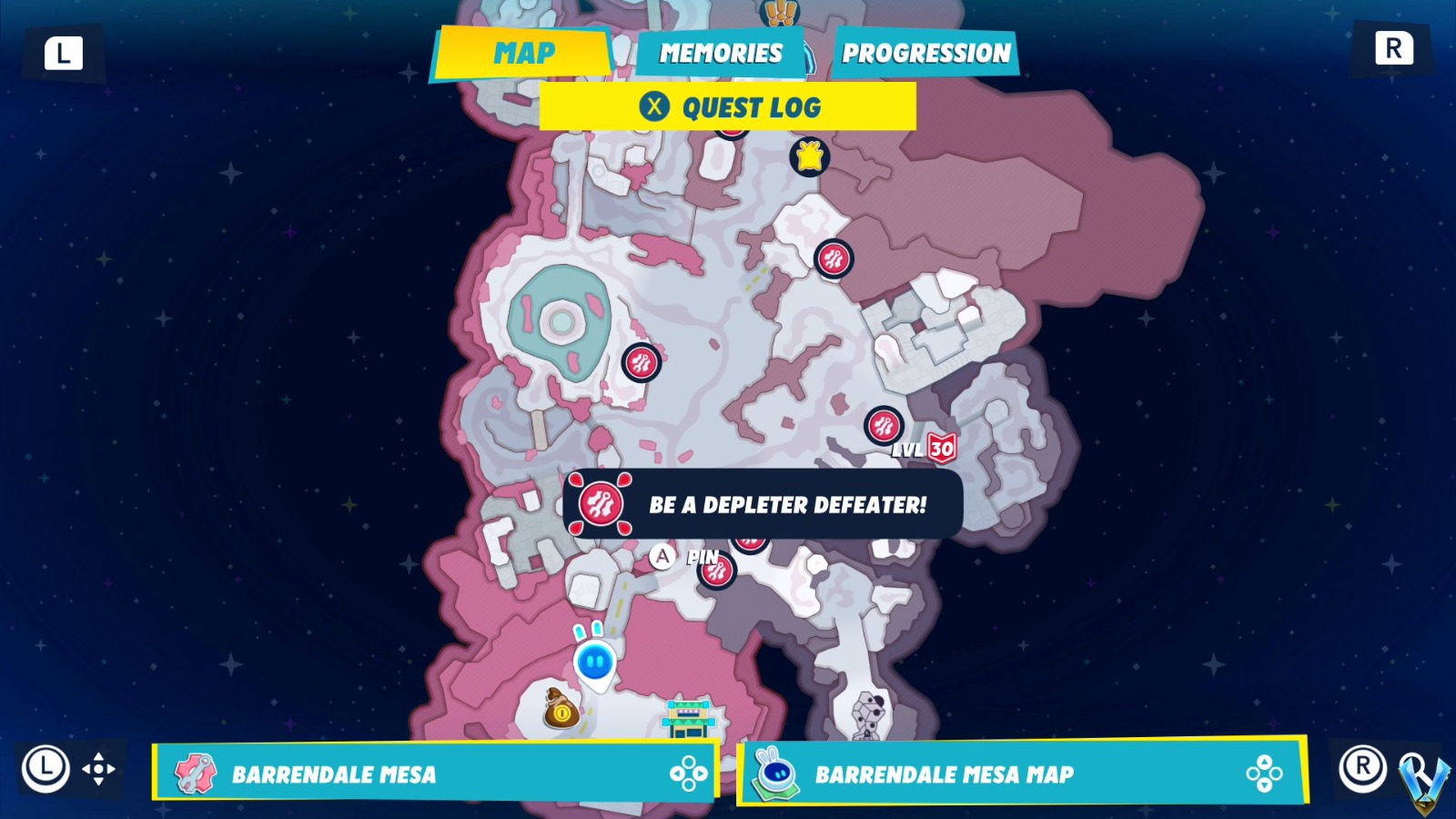
Task: Click the yellow star quest marker on the map
Action: point(808,156)
